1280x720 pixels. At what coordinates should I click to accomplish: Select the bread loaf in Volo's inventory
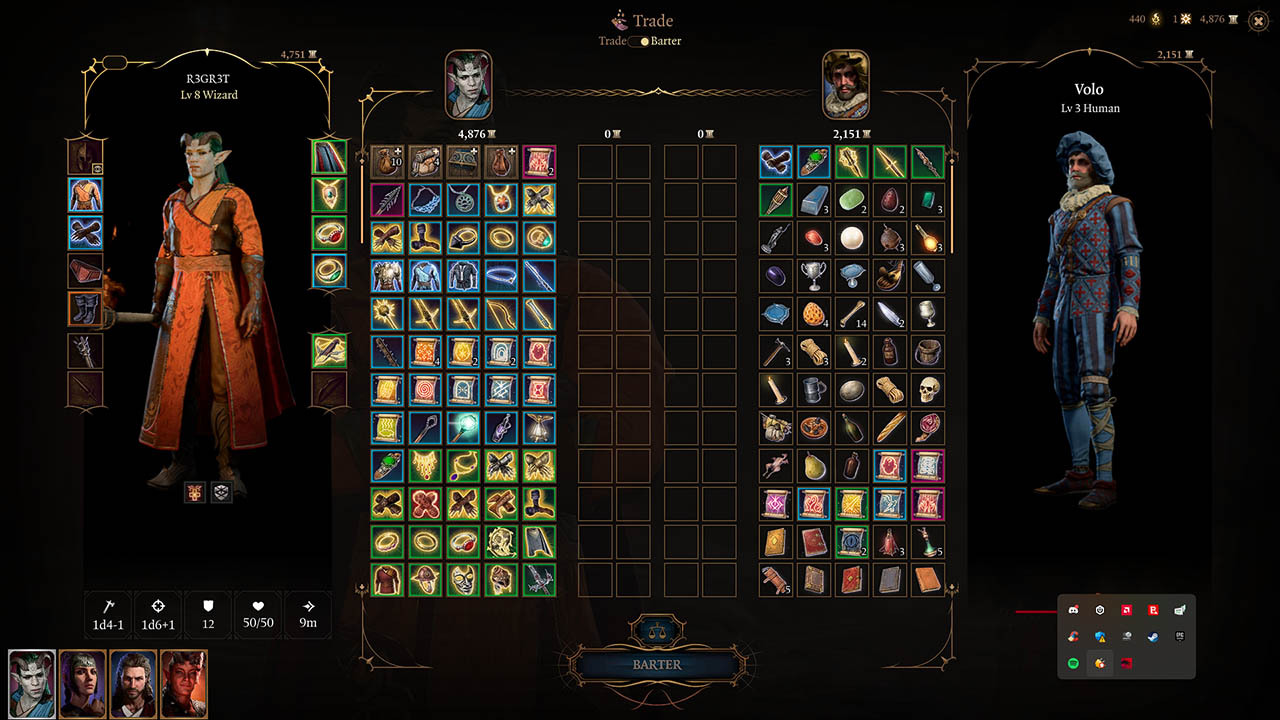pyautogui.click(x=890, y=428)
